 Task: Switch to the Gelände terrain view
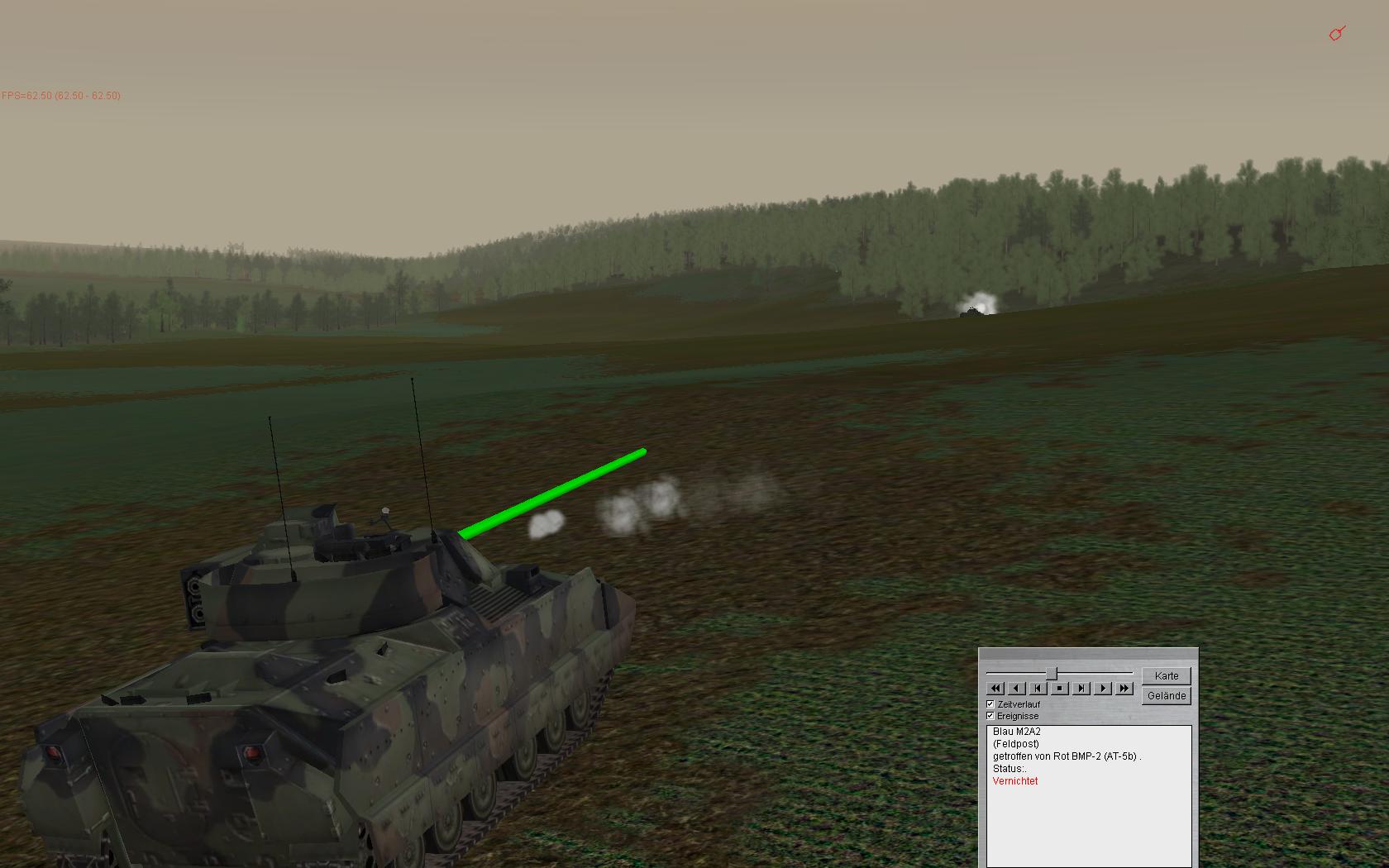point(1167,696)
